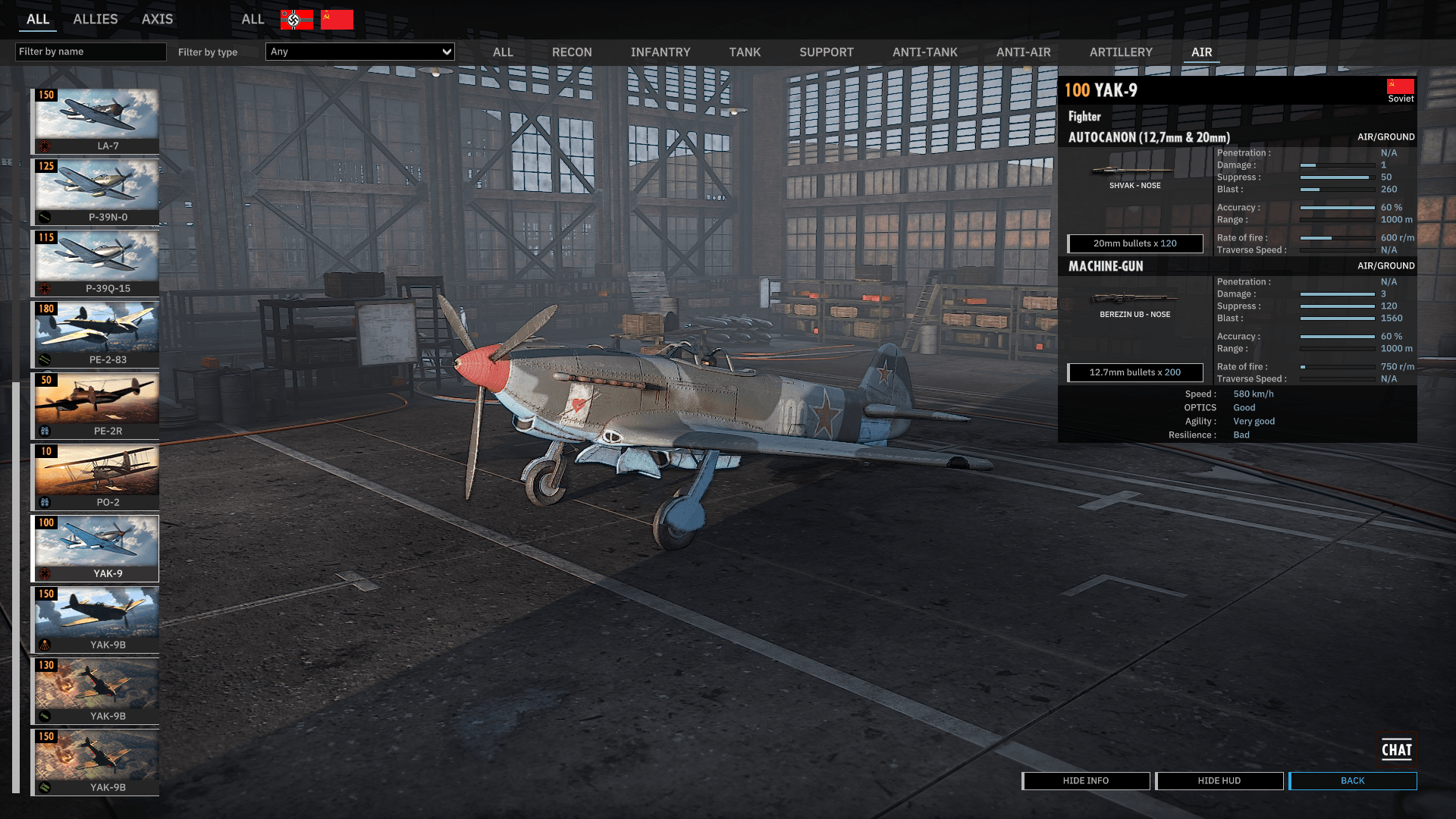The height and width of the screenshot is (819, 1456).
Task: Open the Filter by type dropdown
Action: [360, 52]
